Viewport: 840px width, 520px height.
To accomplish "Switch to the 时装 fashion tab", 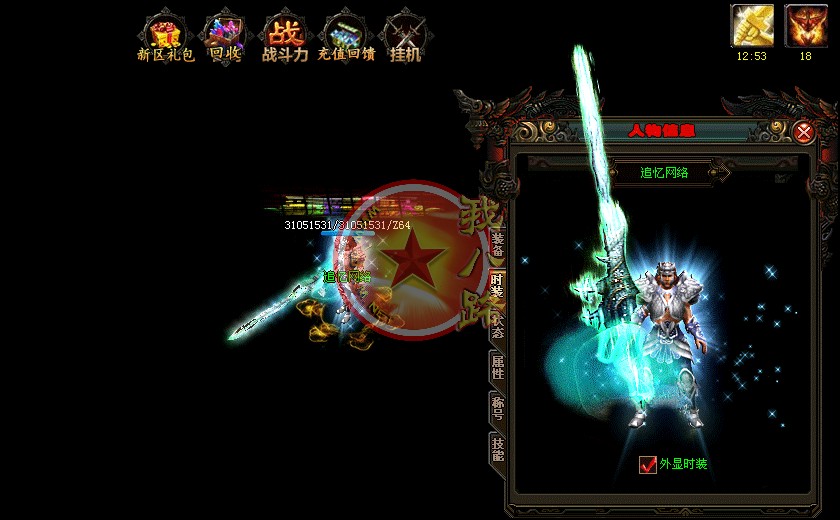I will 497,285.
